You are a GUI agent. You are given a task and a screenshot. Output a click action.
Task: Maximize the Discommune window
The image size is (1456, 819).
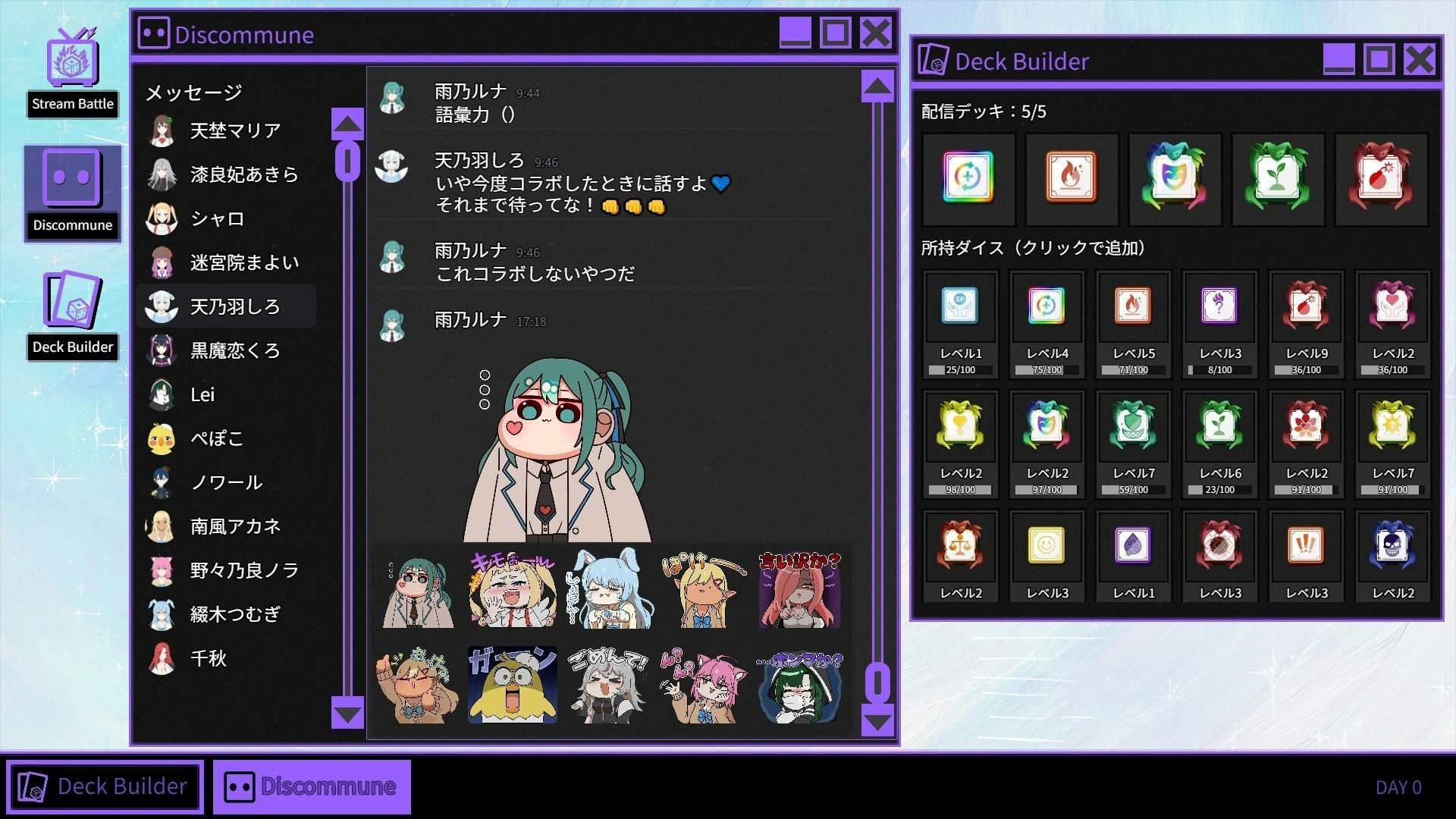(x=835, y=33)
